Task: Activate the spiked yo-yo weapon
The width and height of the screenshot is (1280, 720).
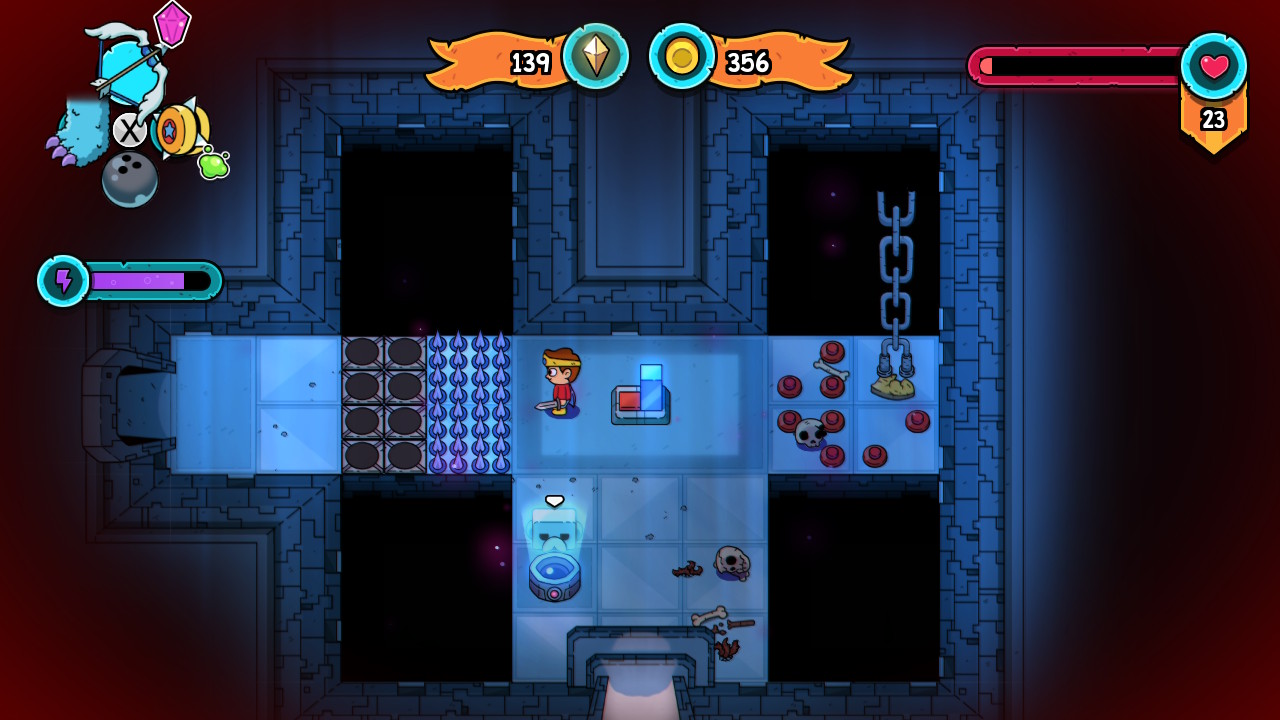Action: tap(178, 129)
